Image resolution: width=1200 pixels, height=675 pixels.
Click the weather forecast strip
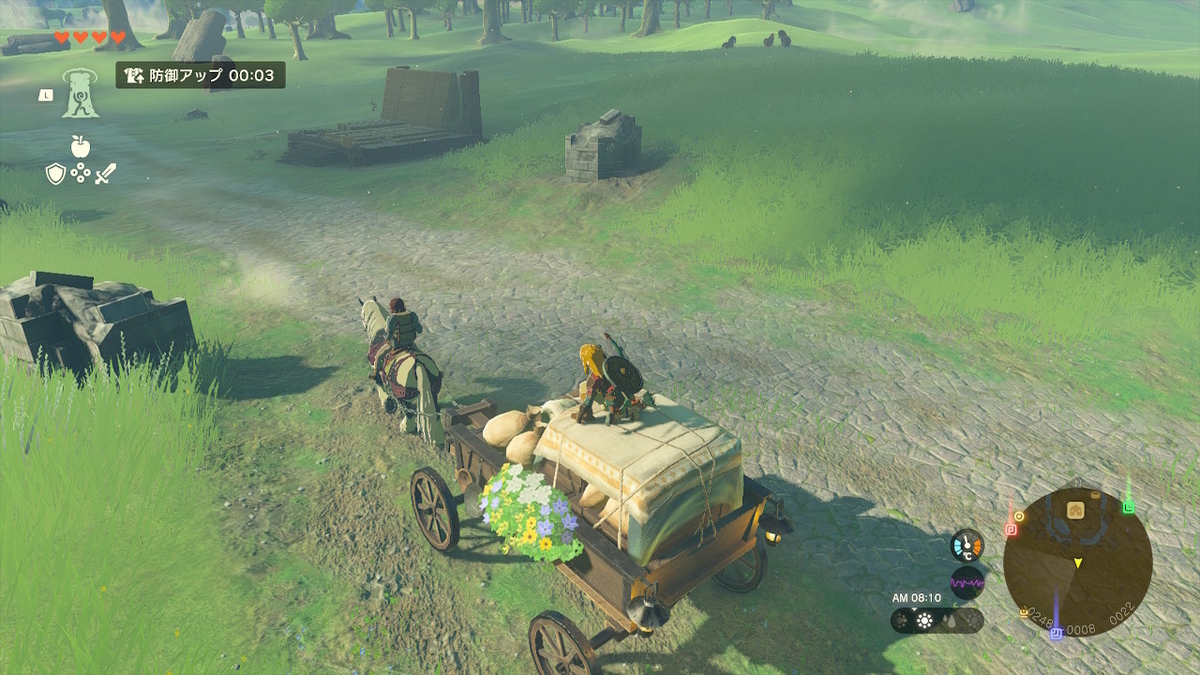[x=937, y=620]
